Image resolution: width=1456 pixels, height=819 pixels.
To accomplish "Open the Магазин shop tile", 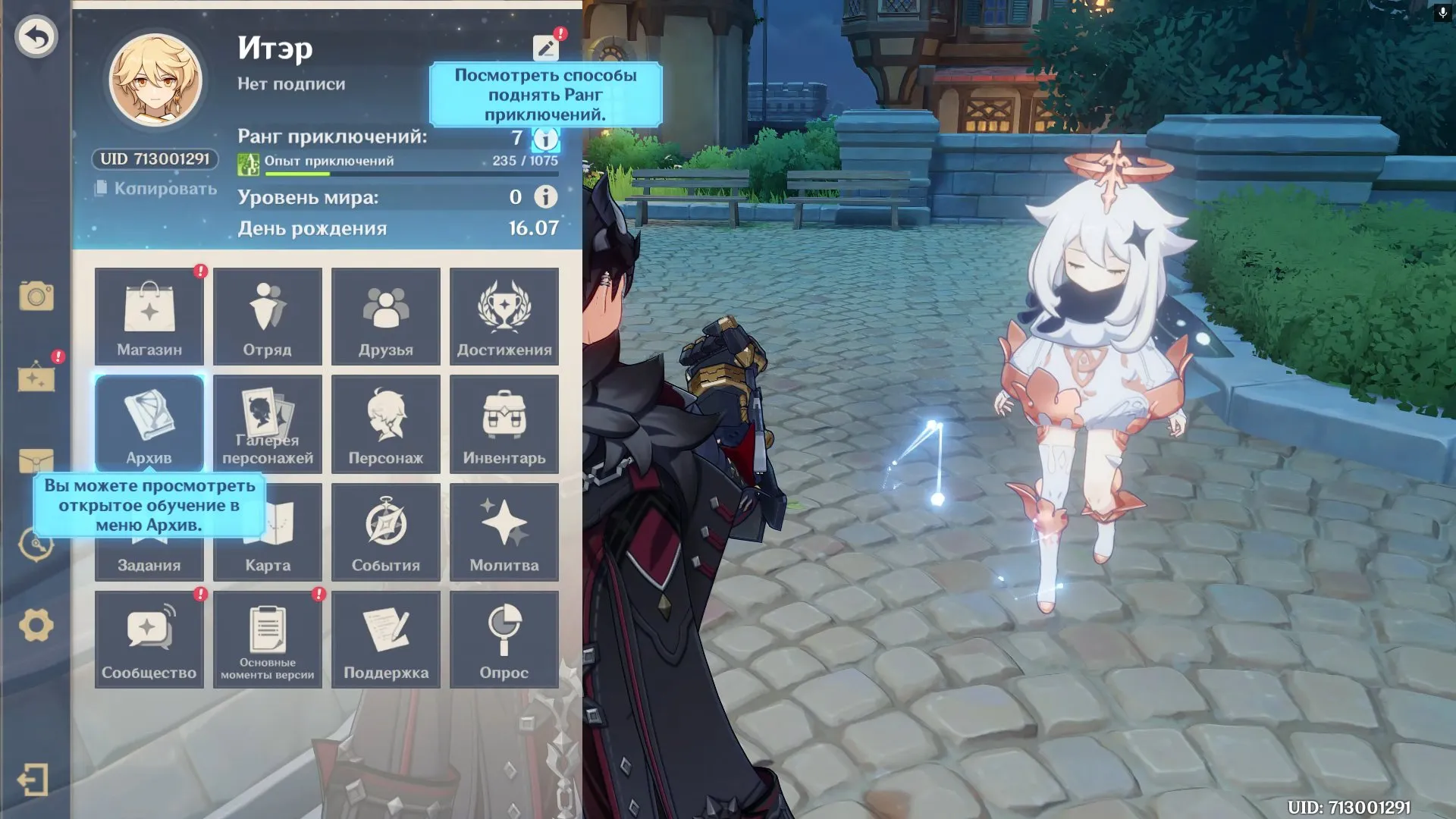I will [x=149, y=316].
